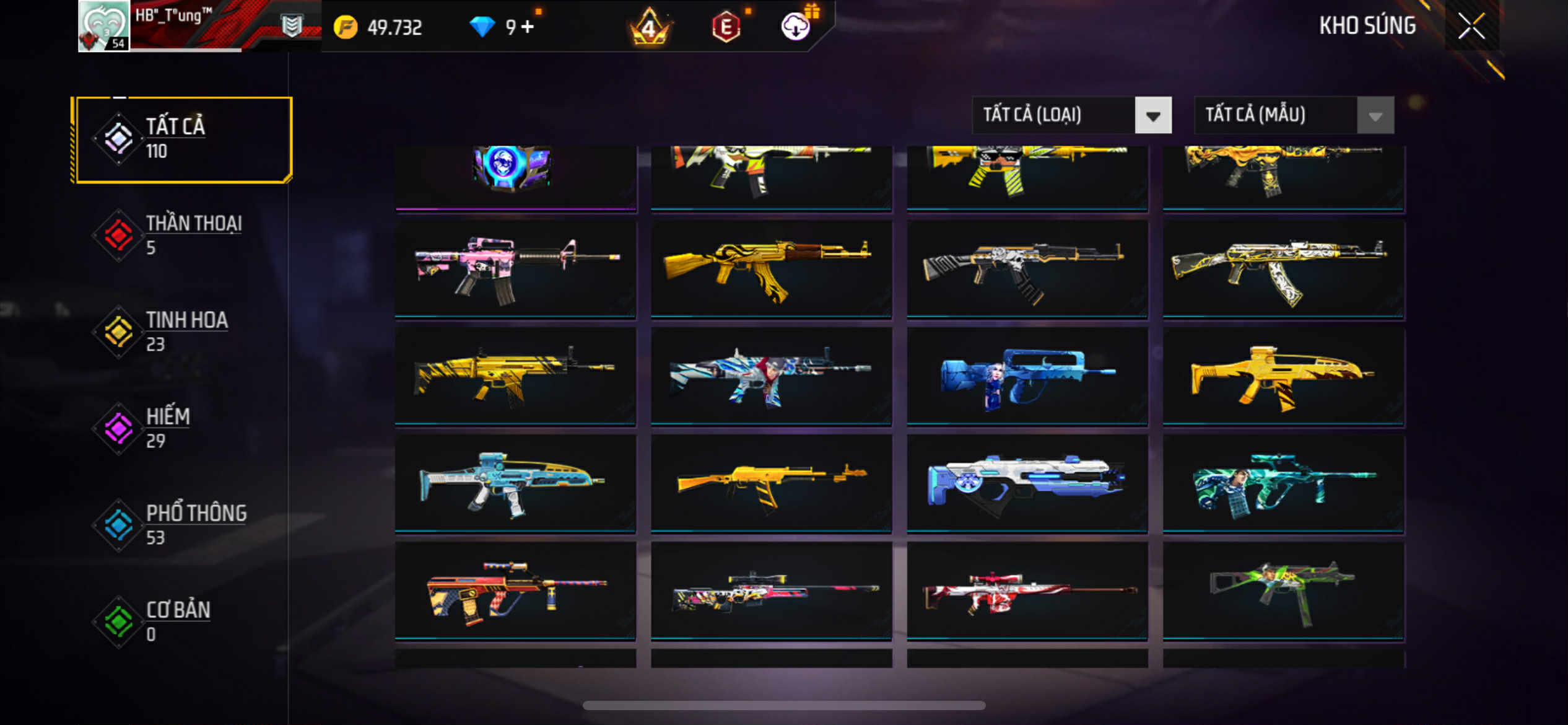
Task: Pick the red and white sniper rifle skin
Action: 1027,591
